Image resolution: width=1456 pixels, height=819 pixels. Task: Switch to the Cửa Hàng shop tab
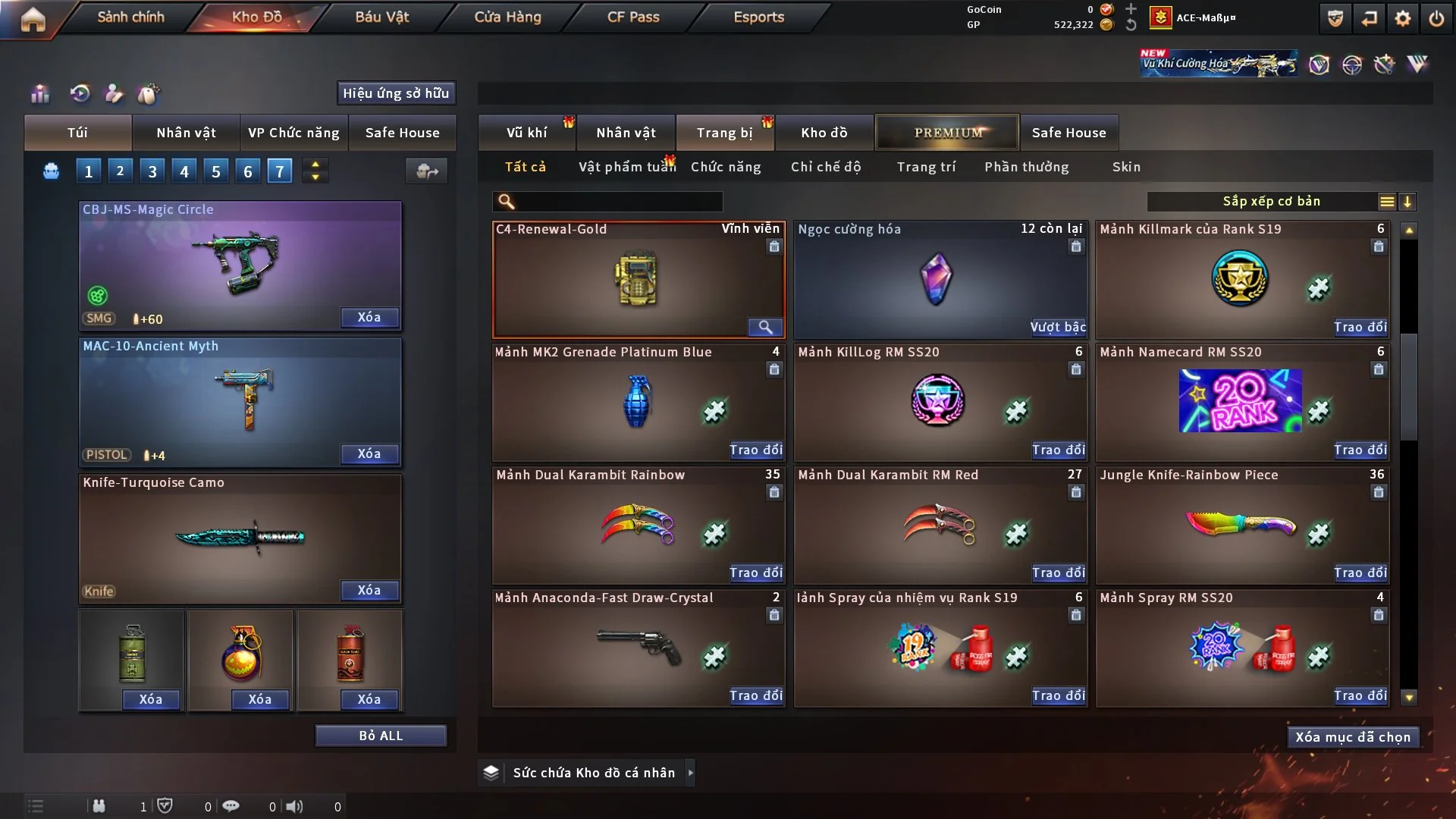[x=507, y=17]
